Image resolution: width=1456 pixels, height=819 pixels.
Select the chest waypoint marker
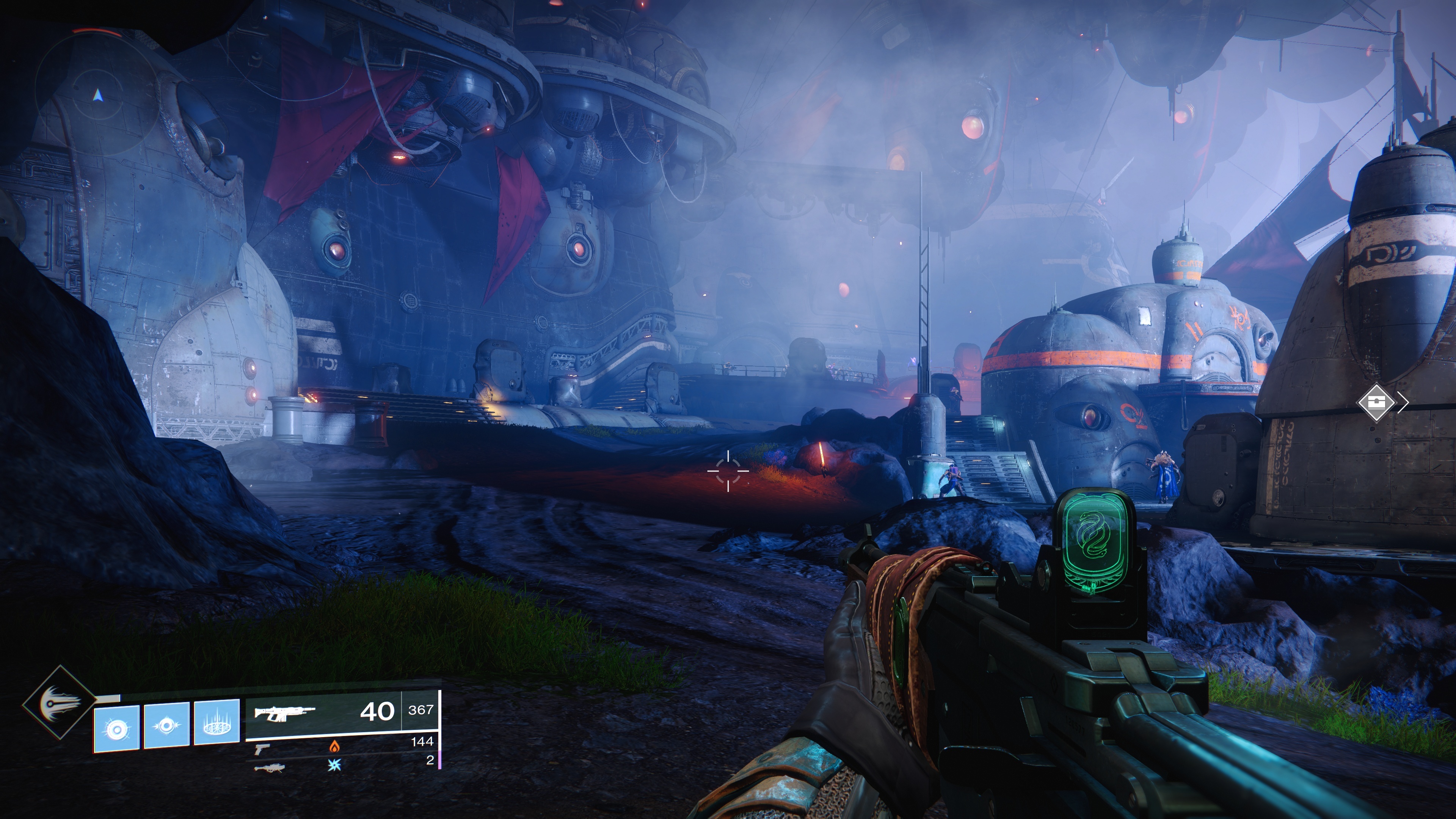[x=1376, y=402]
